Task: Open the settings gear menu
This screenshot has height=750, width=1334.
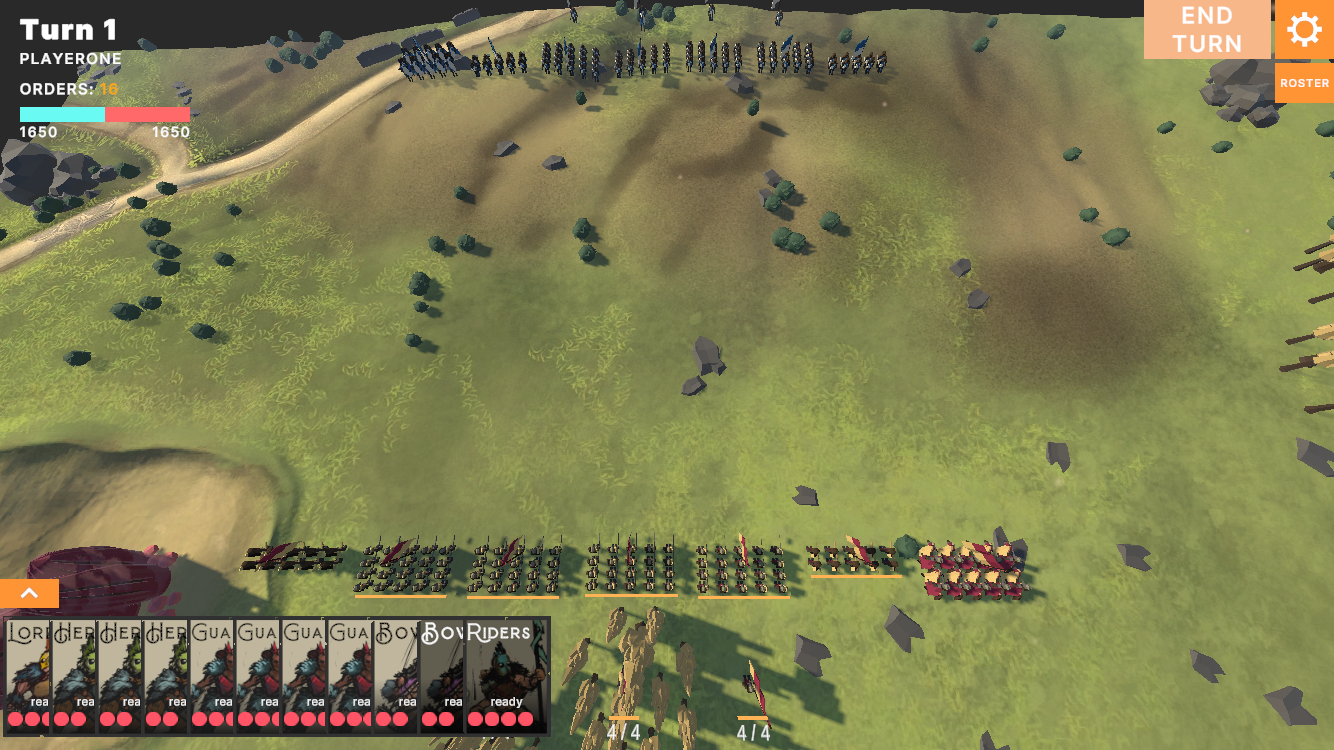Action: pyautogui.click(x=1304, y=30)
